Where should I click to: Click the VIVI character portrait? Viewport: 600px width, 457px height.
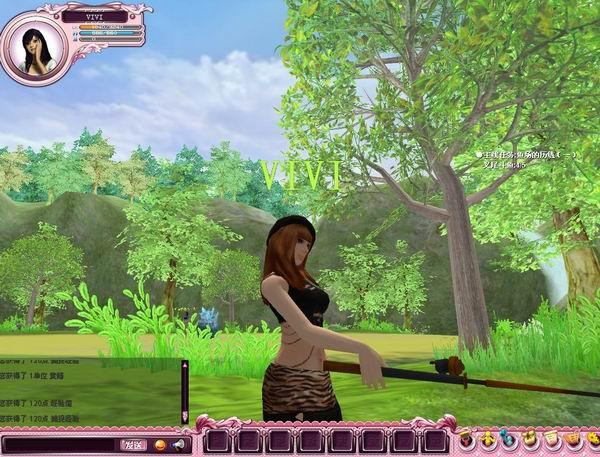37,47
